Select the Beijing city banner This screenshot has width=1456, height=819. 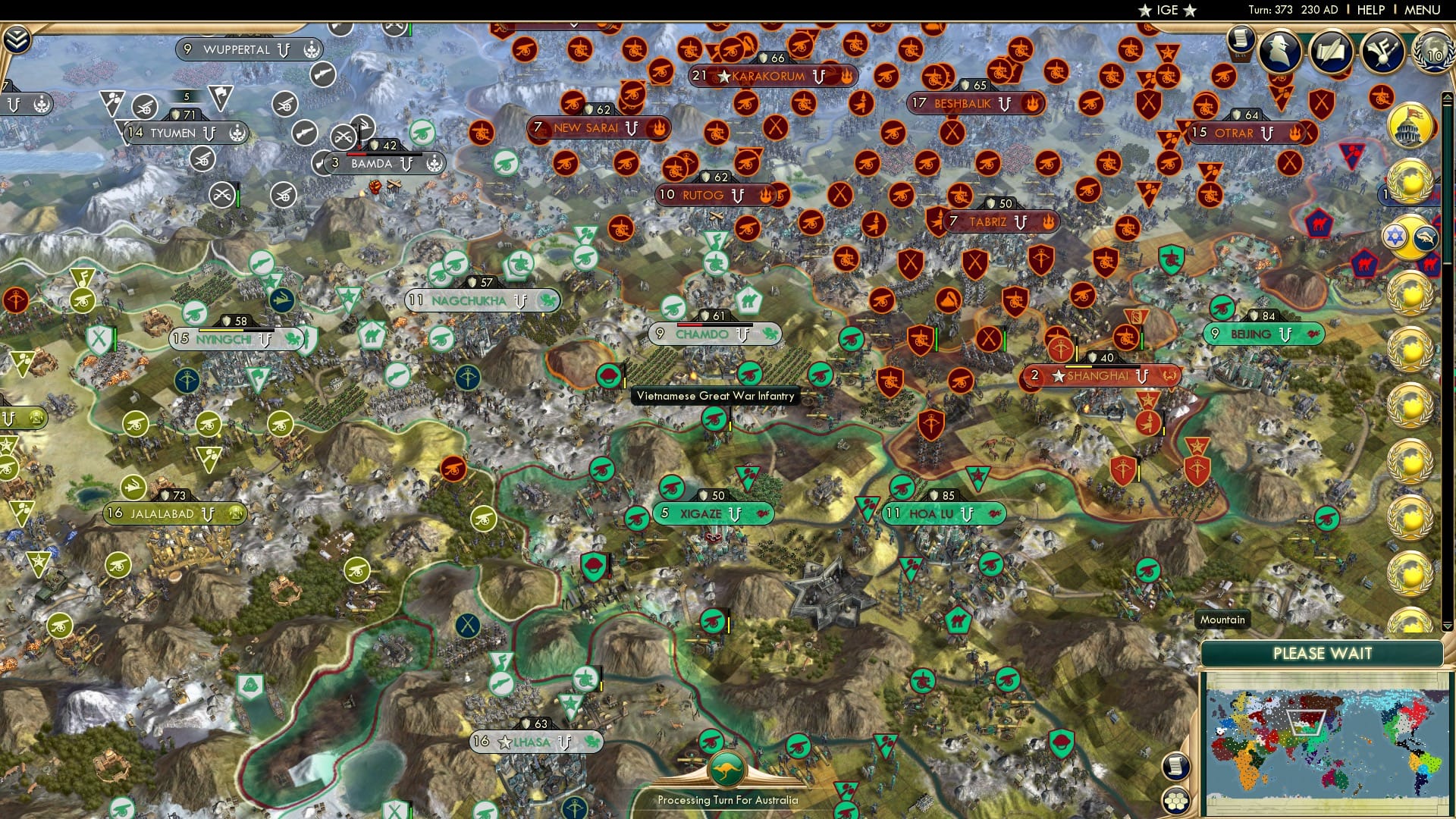point(1263,332)
